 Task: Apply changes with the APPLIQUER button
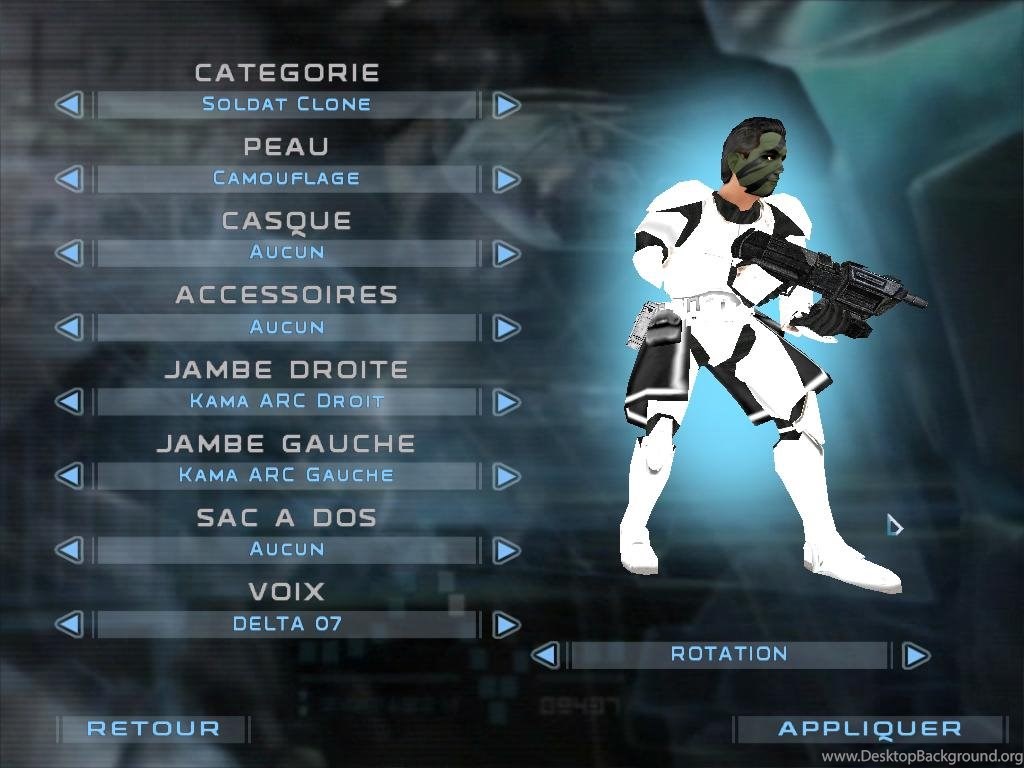[869, 729]
